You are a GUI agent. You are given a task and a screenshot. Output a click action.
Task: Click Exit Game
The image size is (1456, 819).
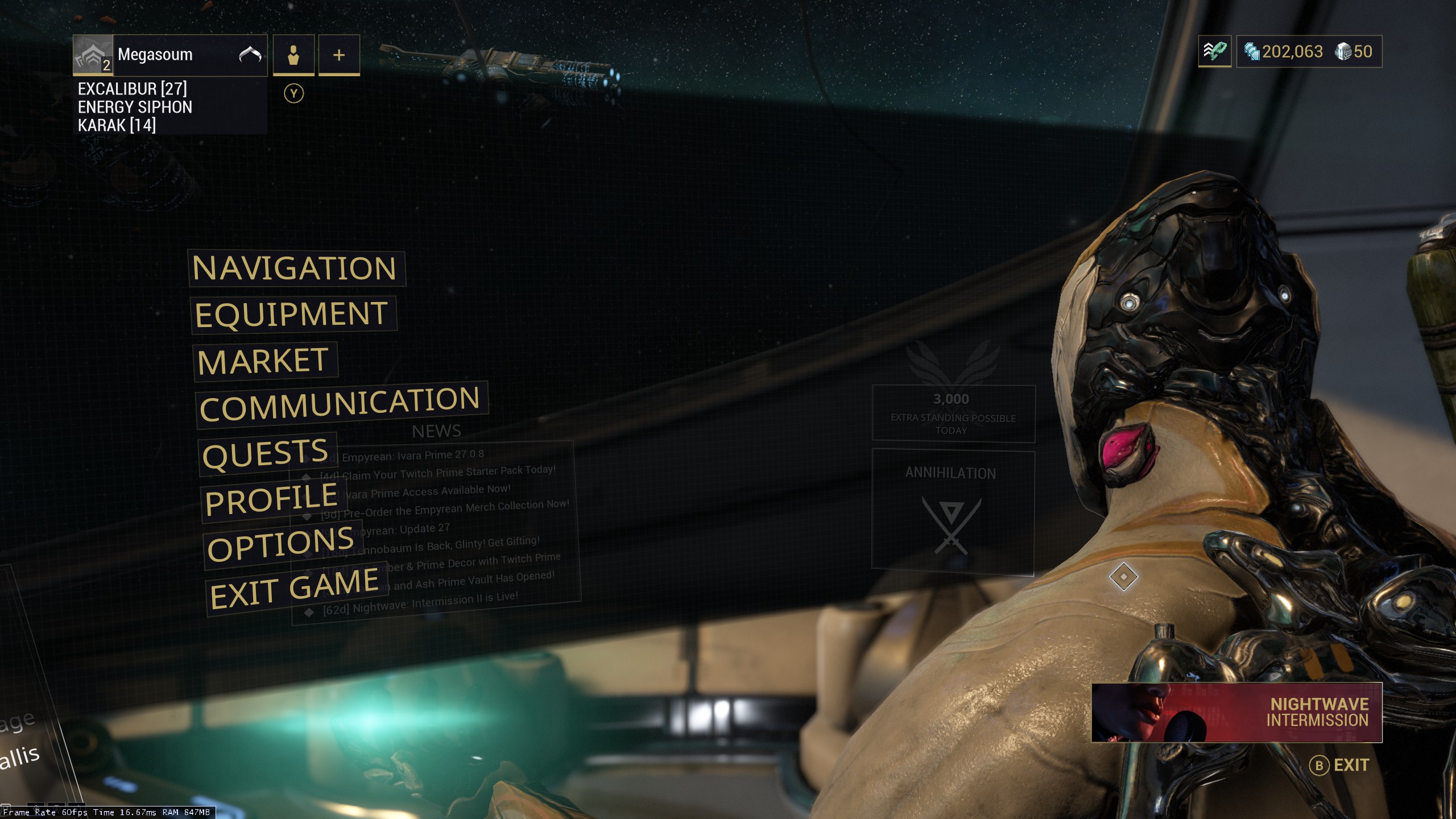click(x=294, y=589)
